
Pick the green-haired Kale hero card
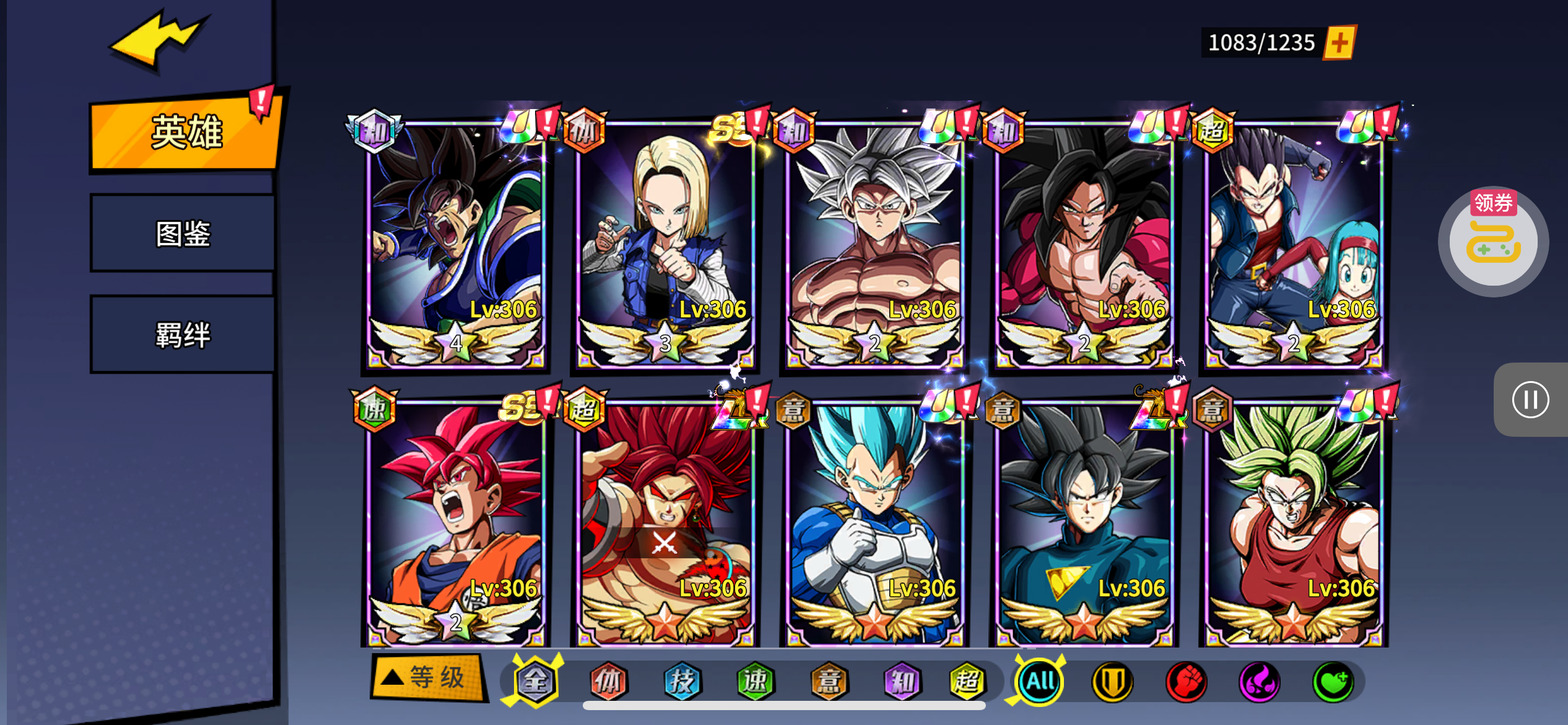(x=1293, y=524)
